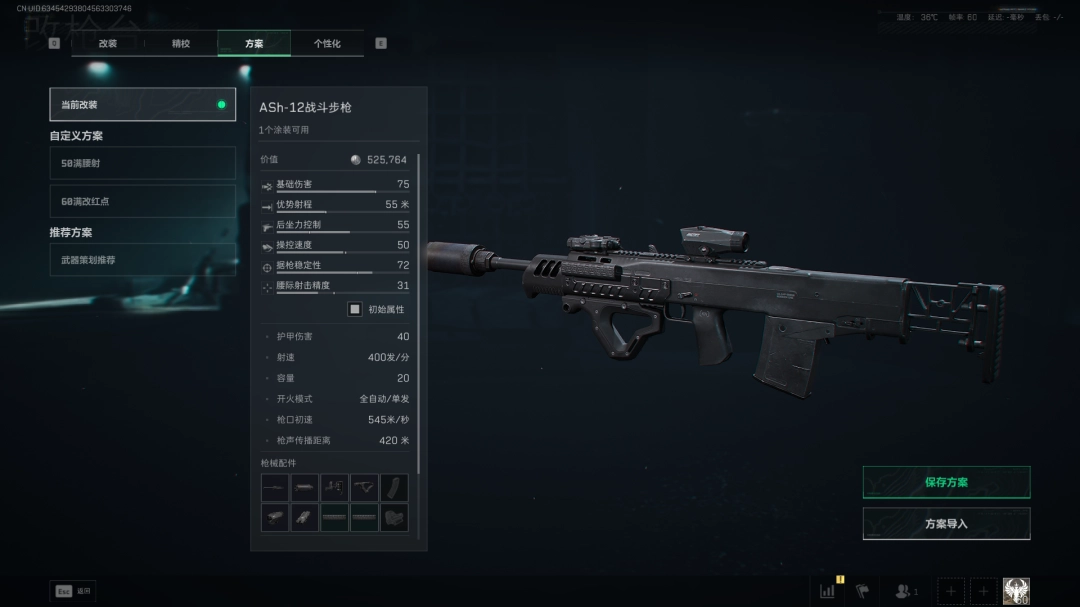
Task: Open the winged emblem player avatar
Action: 1016,591
